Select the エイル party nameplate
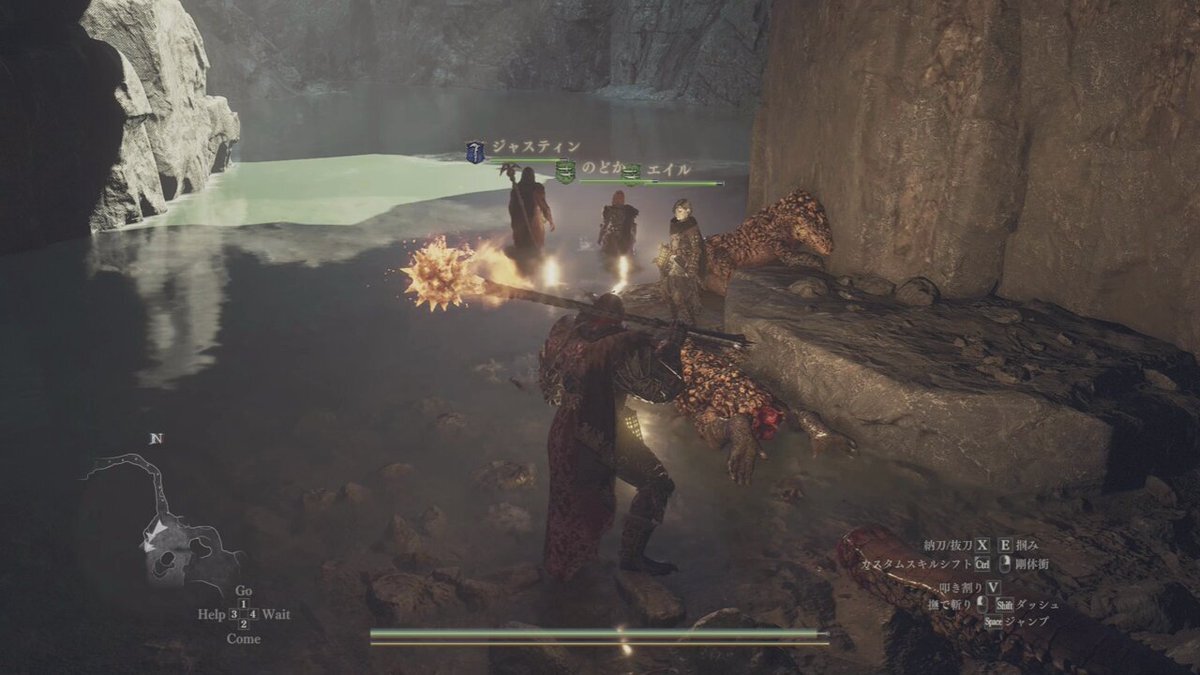Image resolution: width=1200 pixels, height=675 pixels. 668,171
